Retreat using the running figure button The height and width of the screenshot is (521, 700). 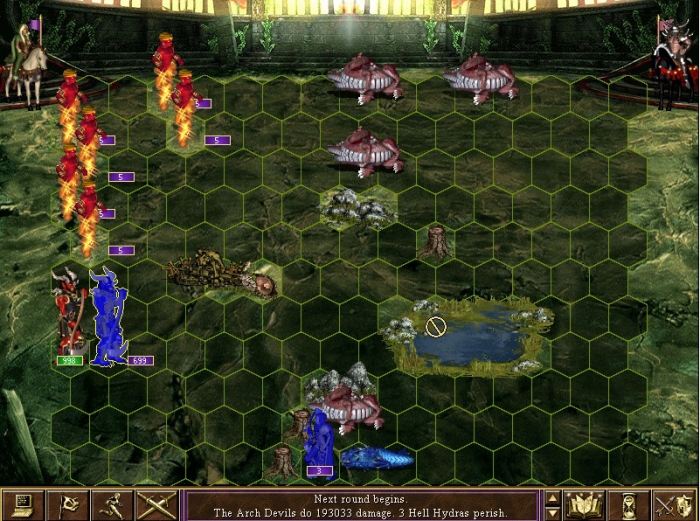(113, 504)
